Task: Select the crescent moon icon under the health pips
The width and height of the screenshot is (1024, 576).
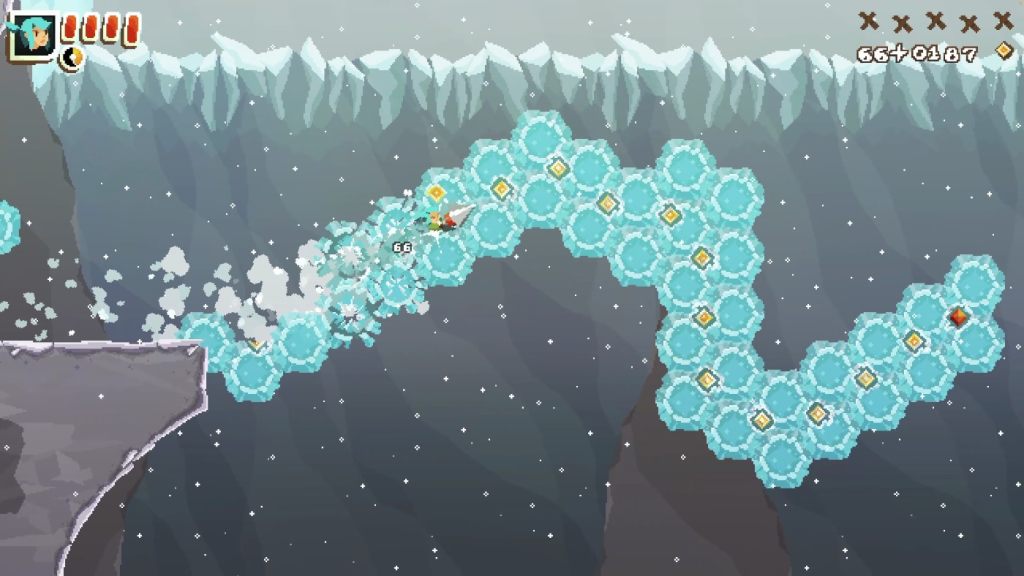Action: pyautogui.click(x=72, y=59)
